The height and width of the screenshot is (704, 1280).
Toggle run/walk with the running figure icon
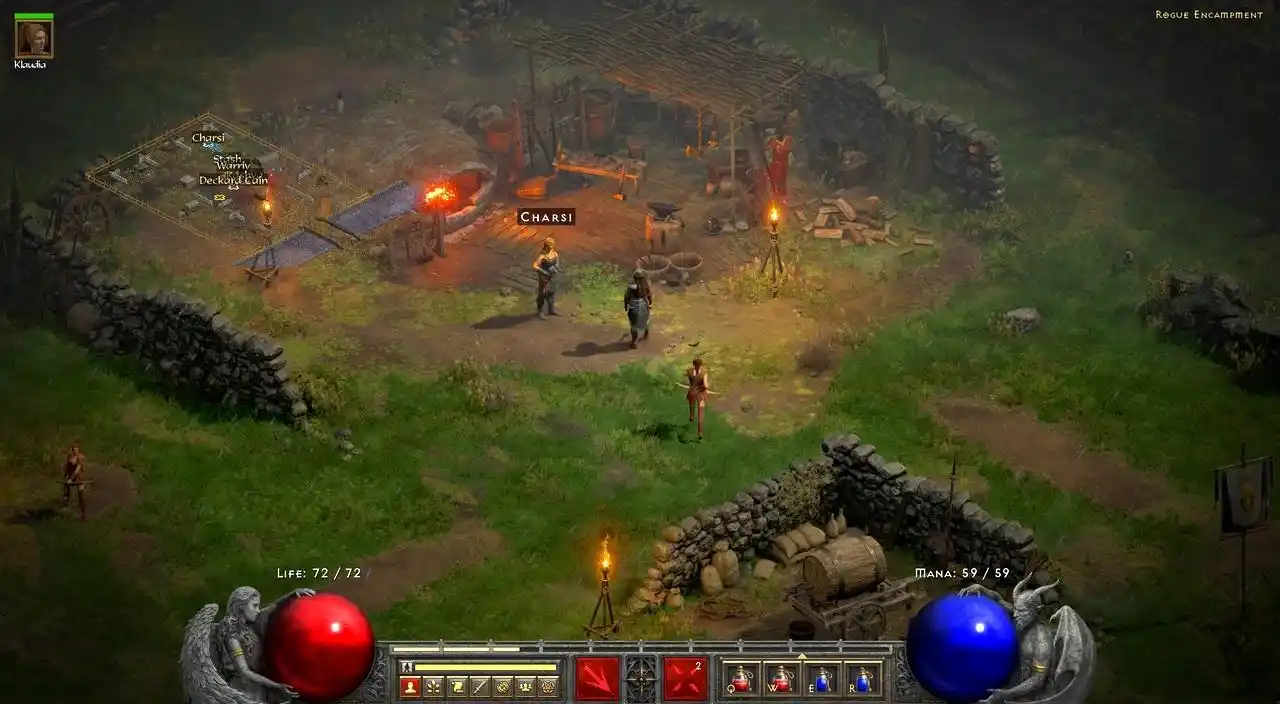tap(406, 666)
